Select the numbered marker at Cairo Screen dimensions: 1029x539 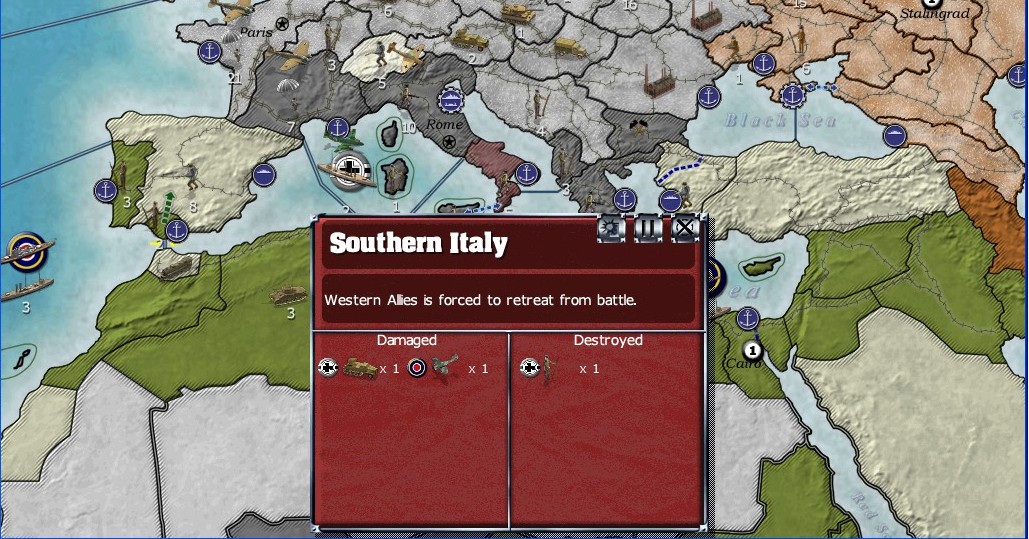coord(753,351)
